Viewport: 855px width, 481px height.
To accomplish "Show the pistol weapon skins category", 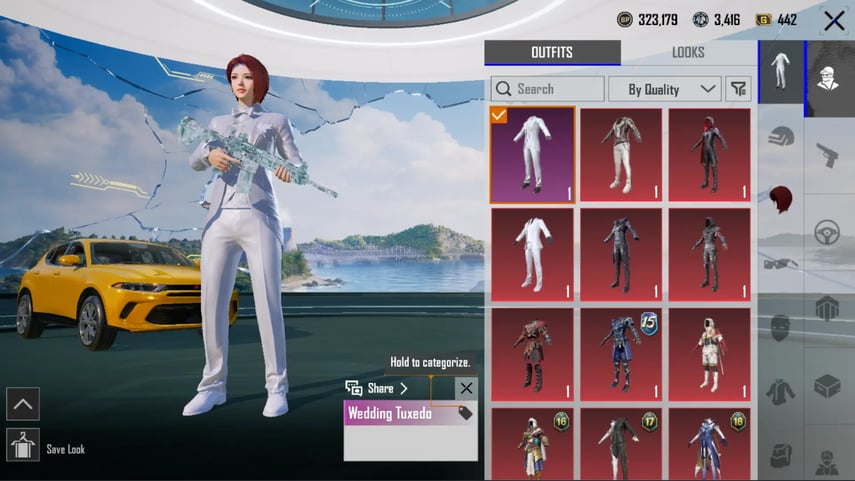I will point(828,154).
